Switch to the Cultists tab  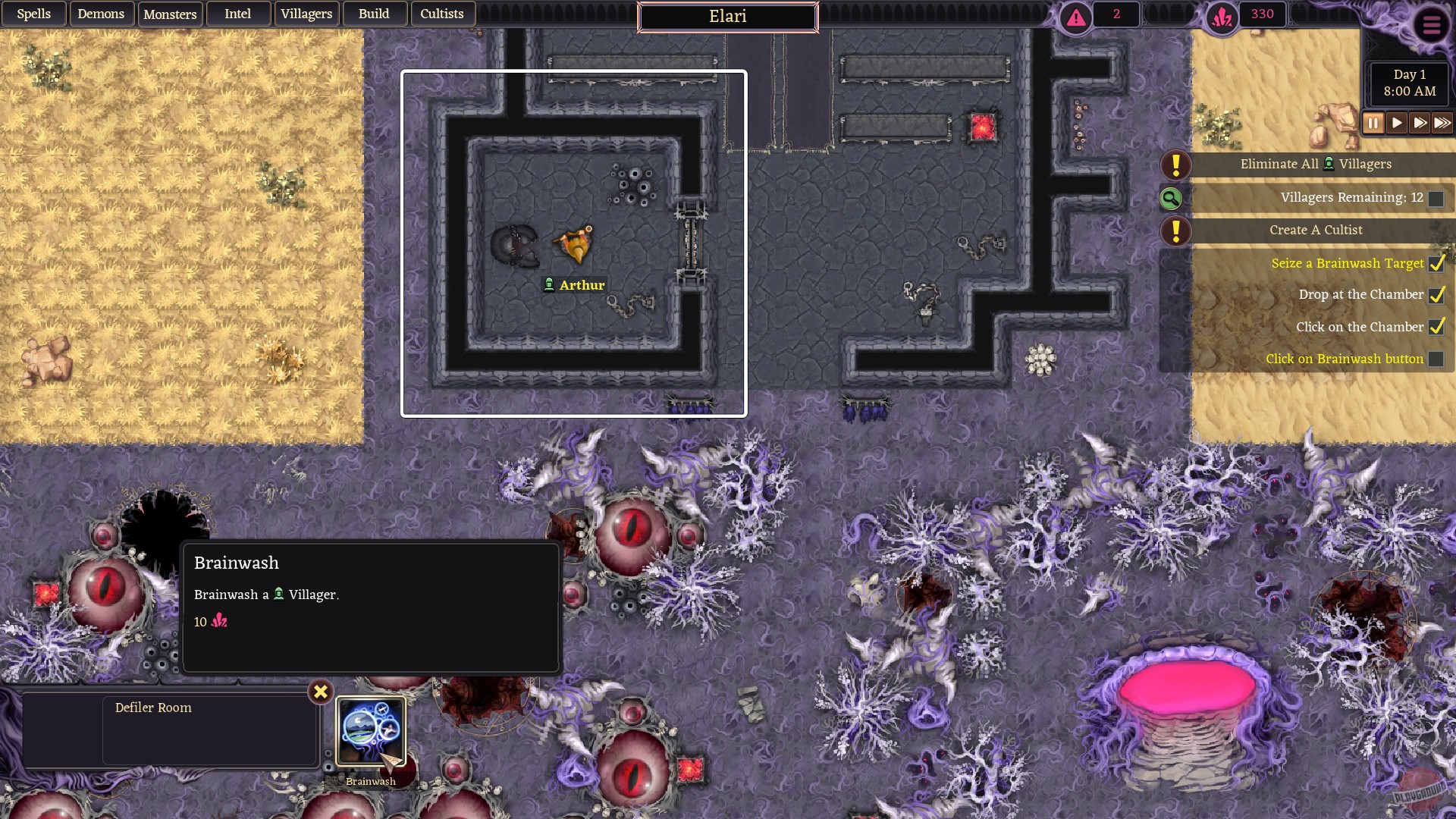[x=442, y=13]
